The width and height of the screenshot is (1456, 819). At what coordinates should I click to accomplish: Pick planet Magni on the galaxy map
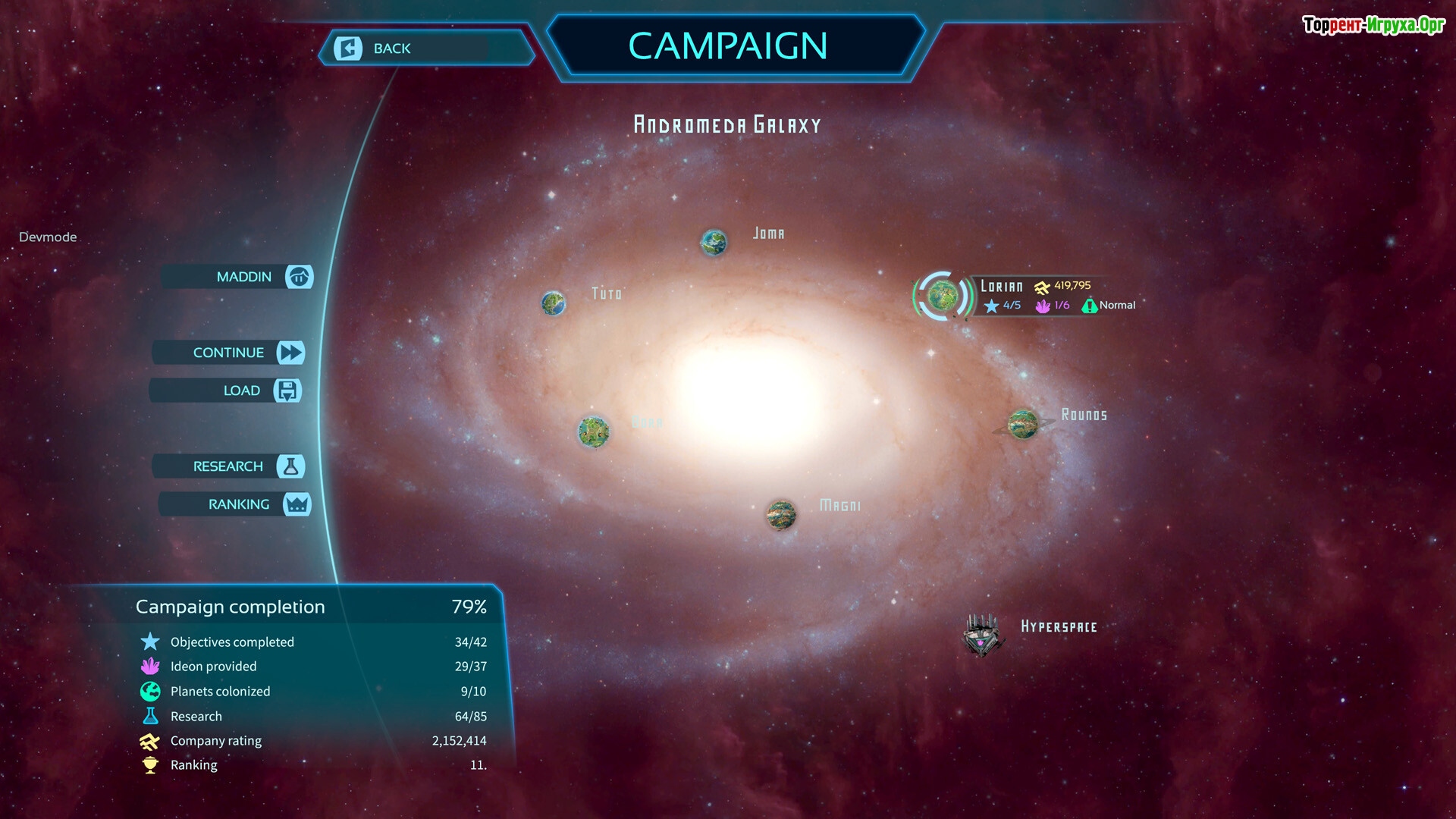pyautogui.click(x=780, y=515)
